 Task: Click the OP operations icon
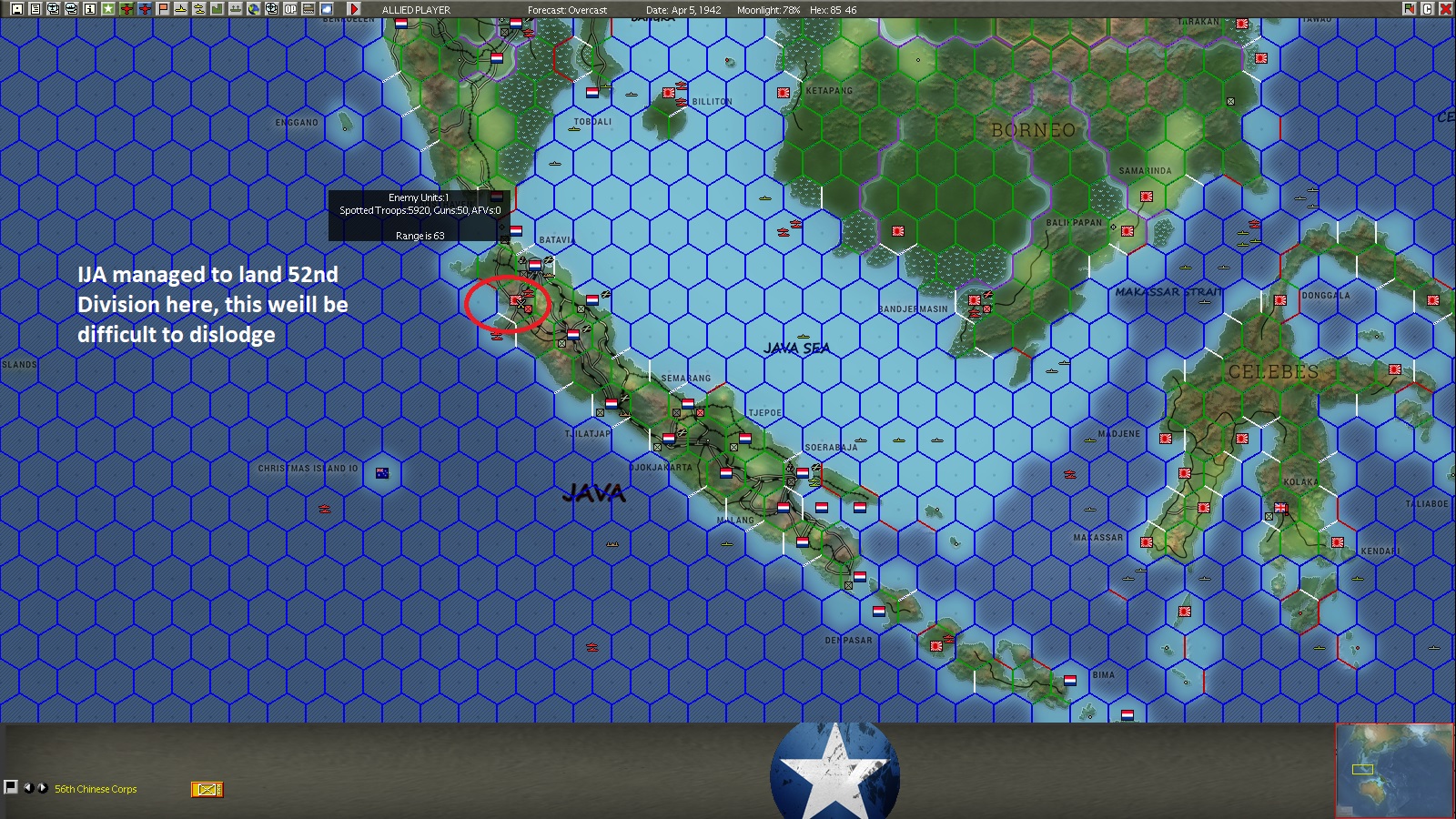[289, 9]
